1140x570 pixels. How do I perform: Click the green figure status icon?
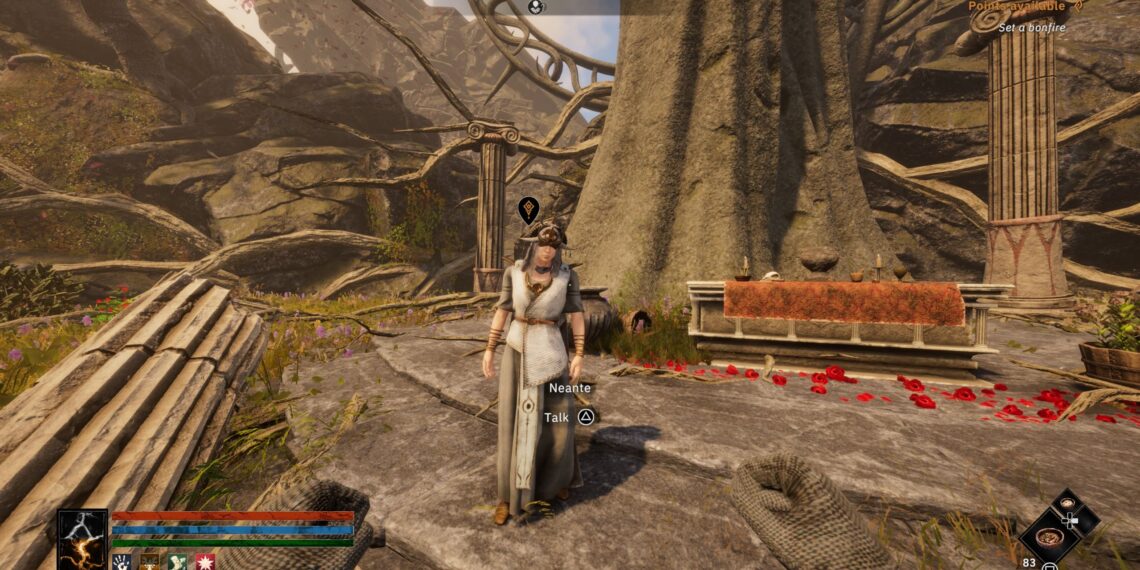177,562
